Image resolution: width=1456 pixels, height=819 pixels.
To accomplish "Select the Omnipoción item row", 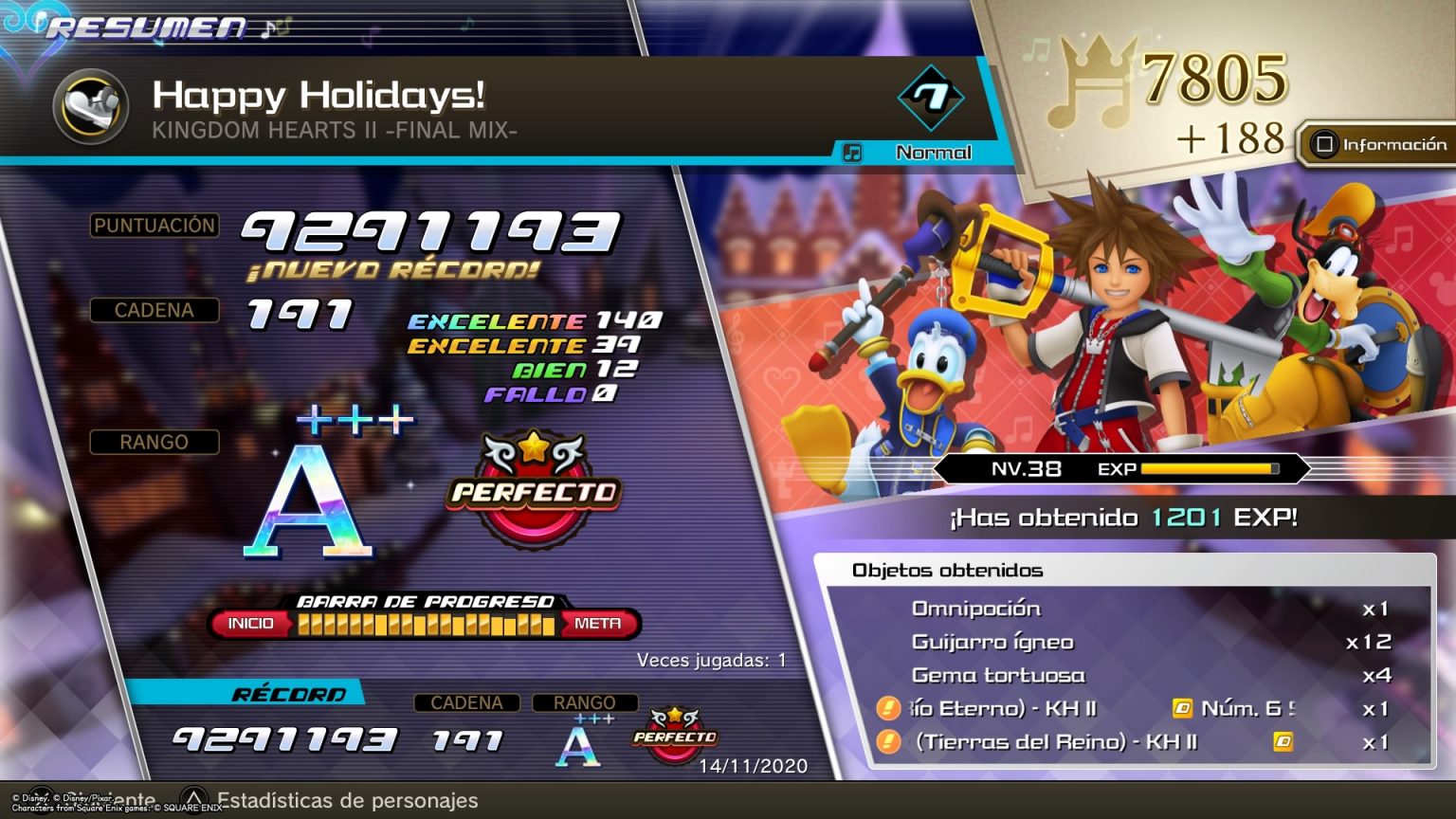I will [x=1128, y=609].
